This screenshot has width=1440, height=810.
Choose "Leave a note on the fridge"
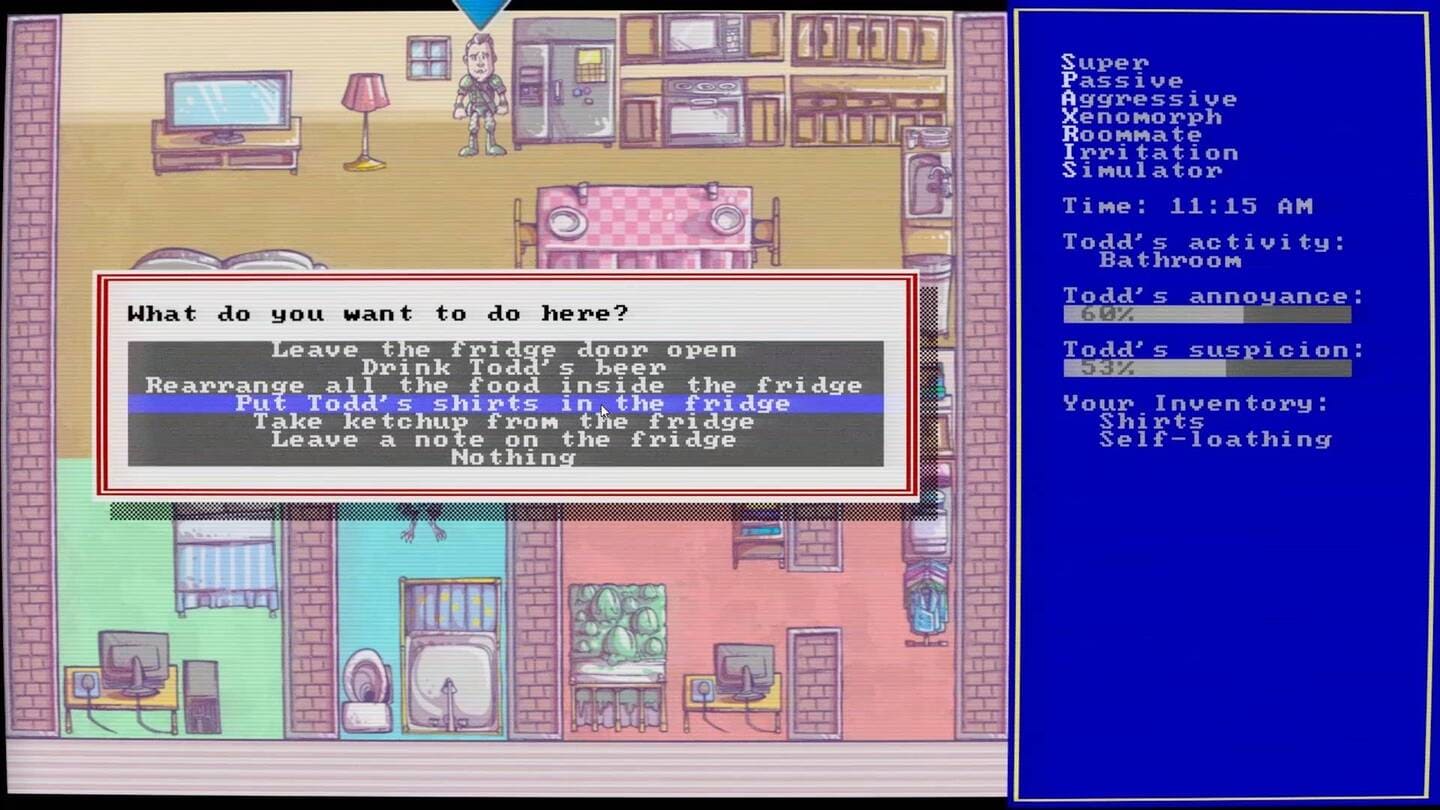(x=504, y=440)
